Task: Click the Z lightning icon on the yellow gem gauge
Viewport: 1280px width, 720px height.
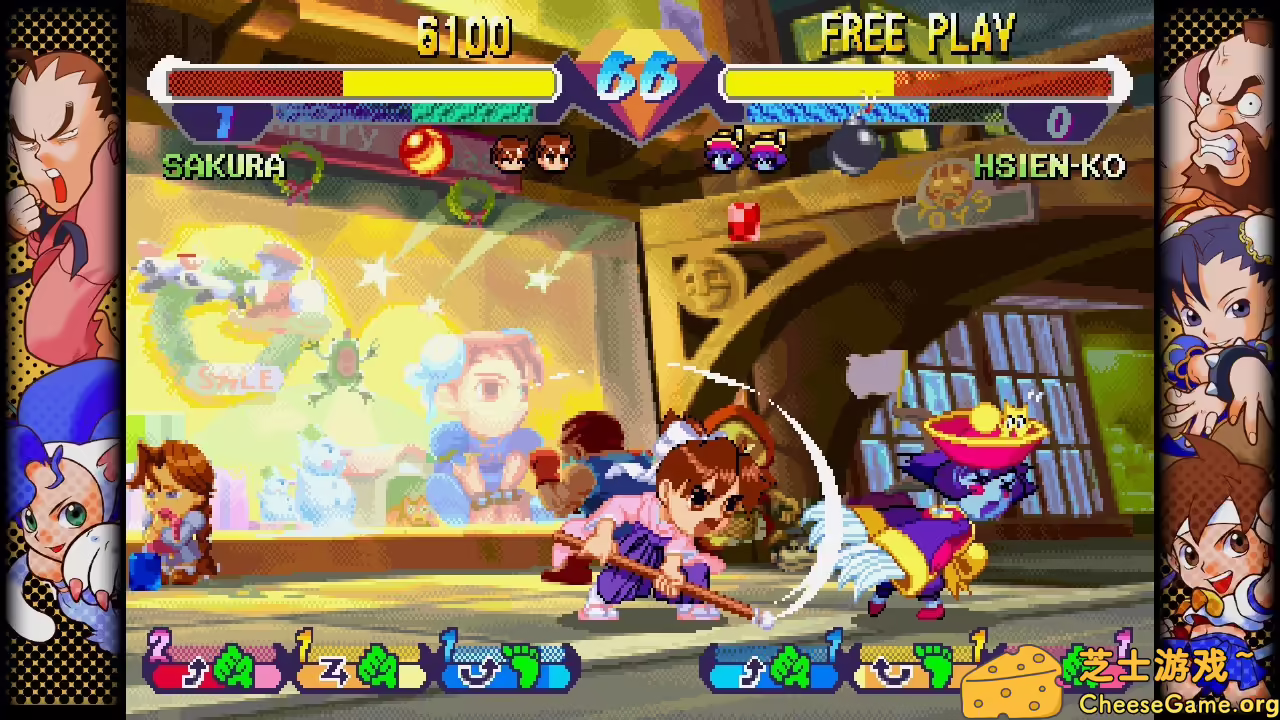Action: (x=335, y=672)
